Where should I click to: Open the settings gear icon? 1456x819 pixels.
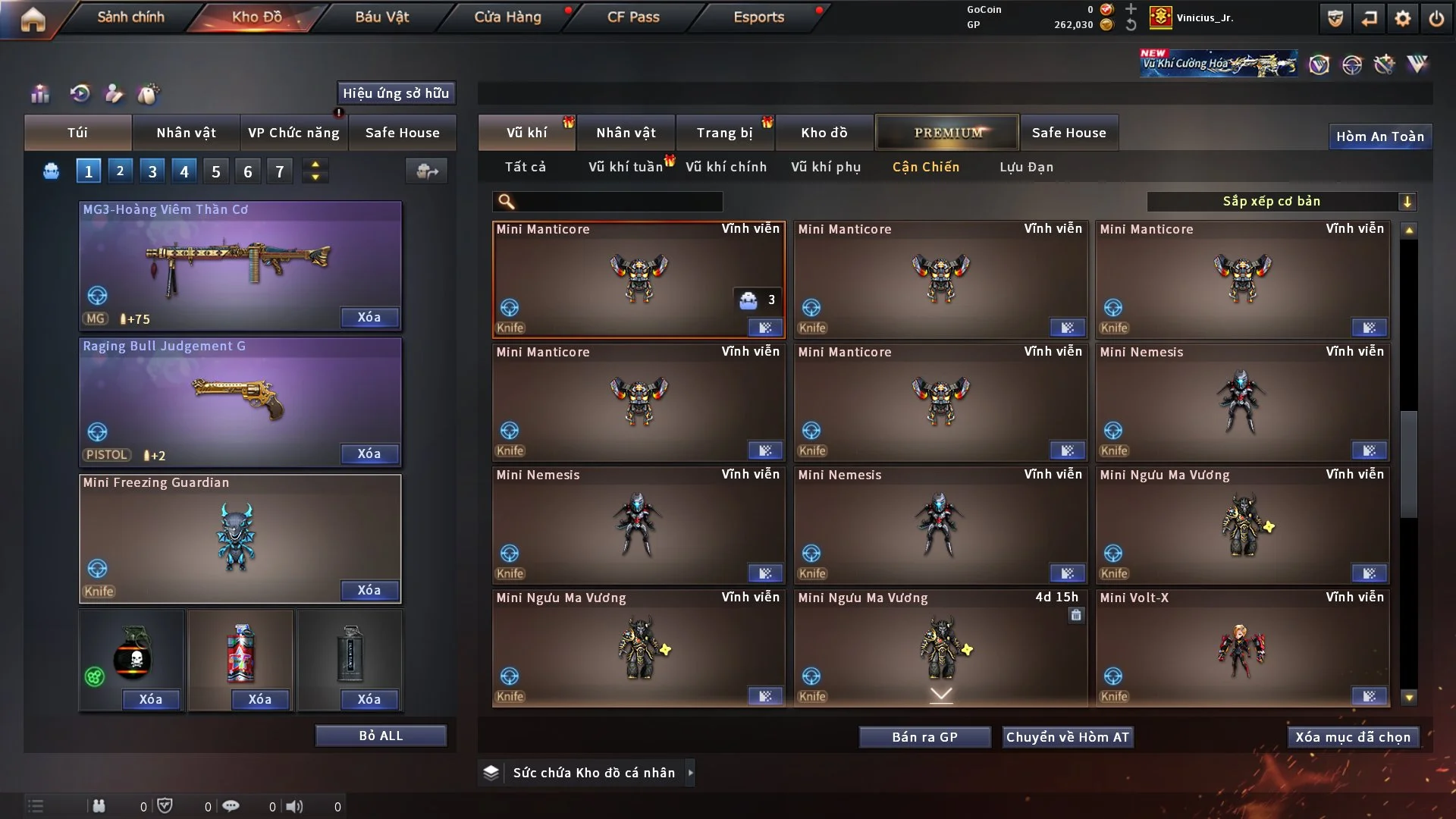click(x=1402, y=19)
